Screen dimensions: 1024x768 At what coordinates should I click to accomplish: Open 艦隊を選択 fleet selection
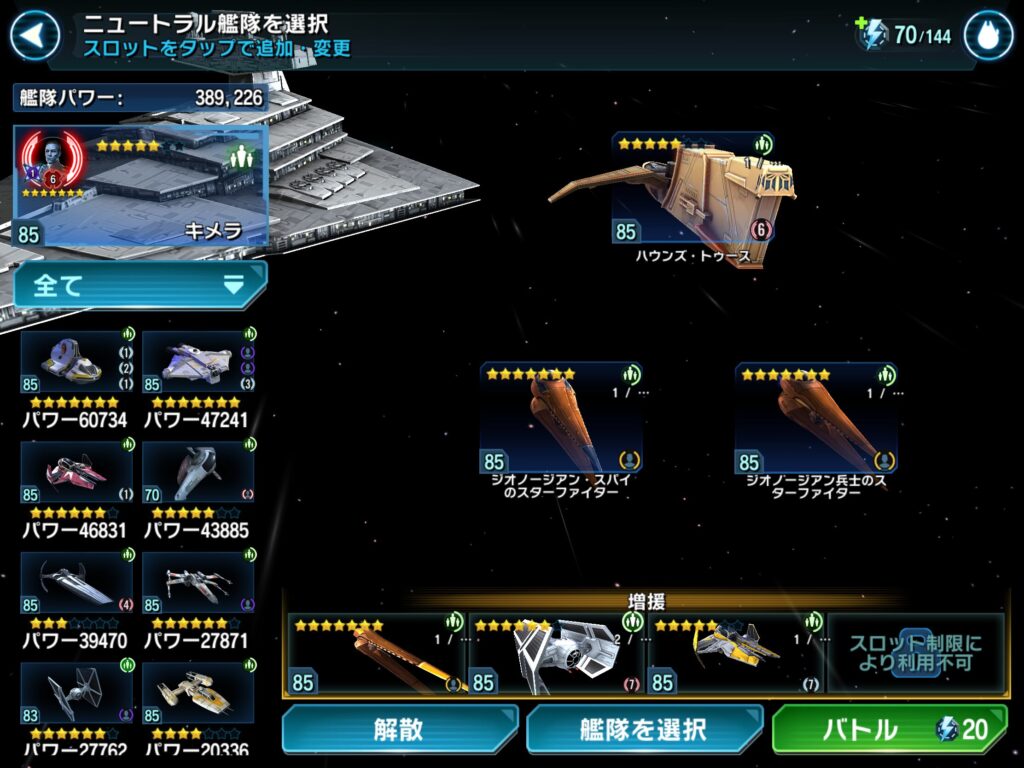pyautogui.click(x=643, y=729)
